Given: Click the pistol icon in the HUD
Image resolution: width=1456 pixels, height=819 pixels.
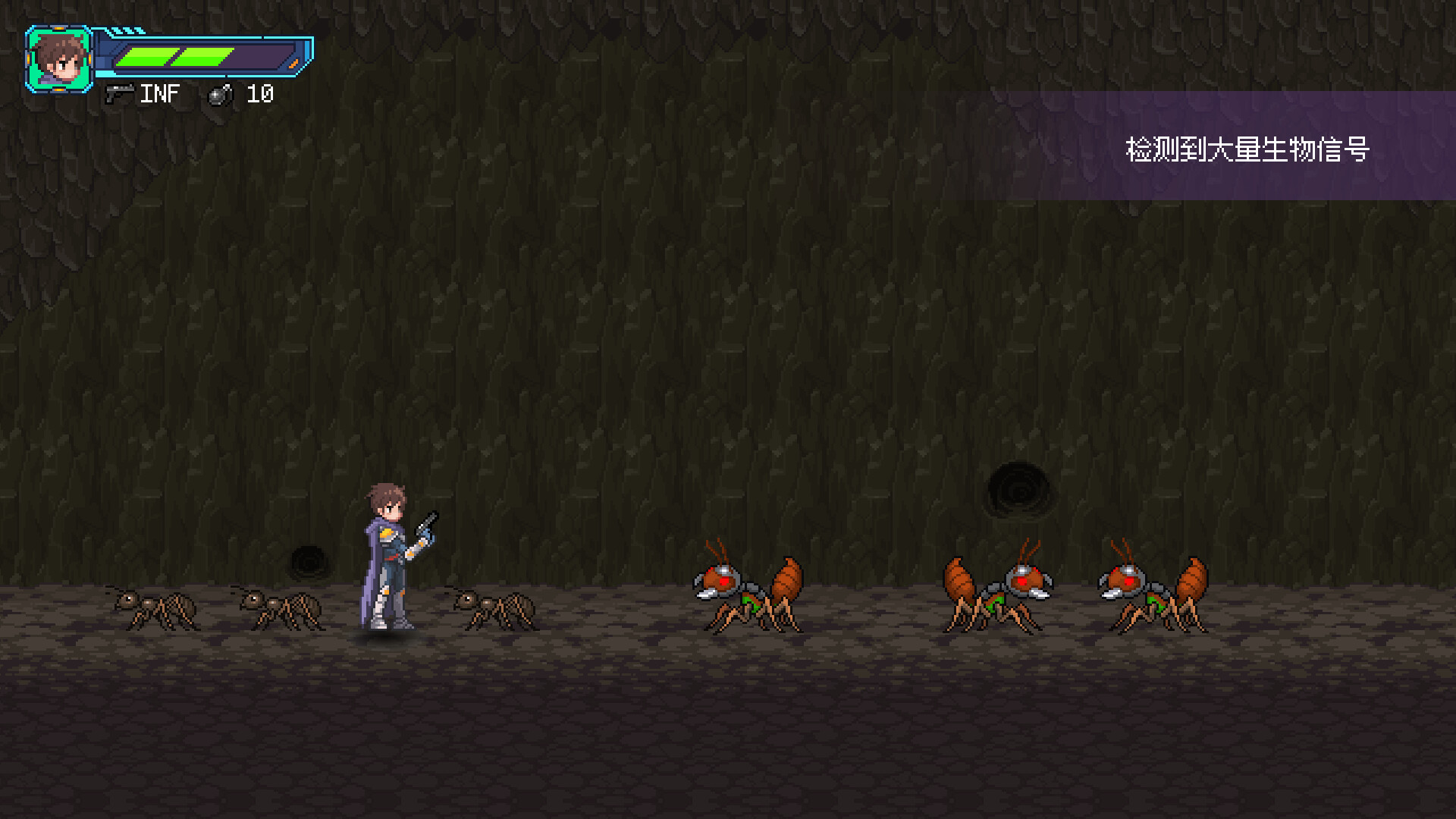Looking at the screenshot, I should [x=121, y=94].
